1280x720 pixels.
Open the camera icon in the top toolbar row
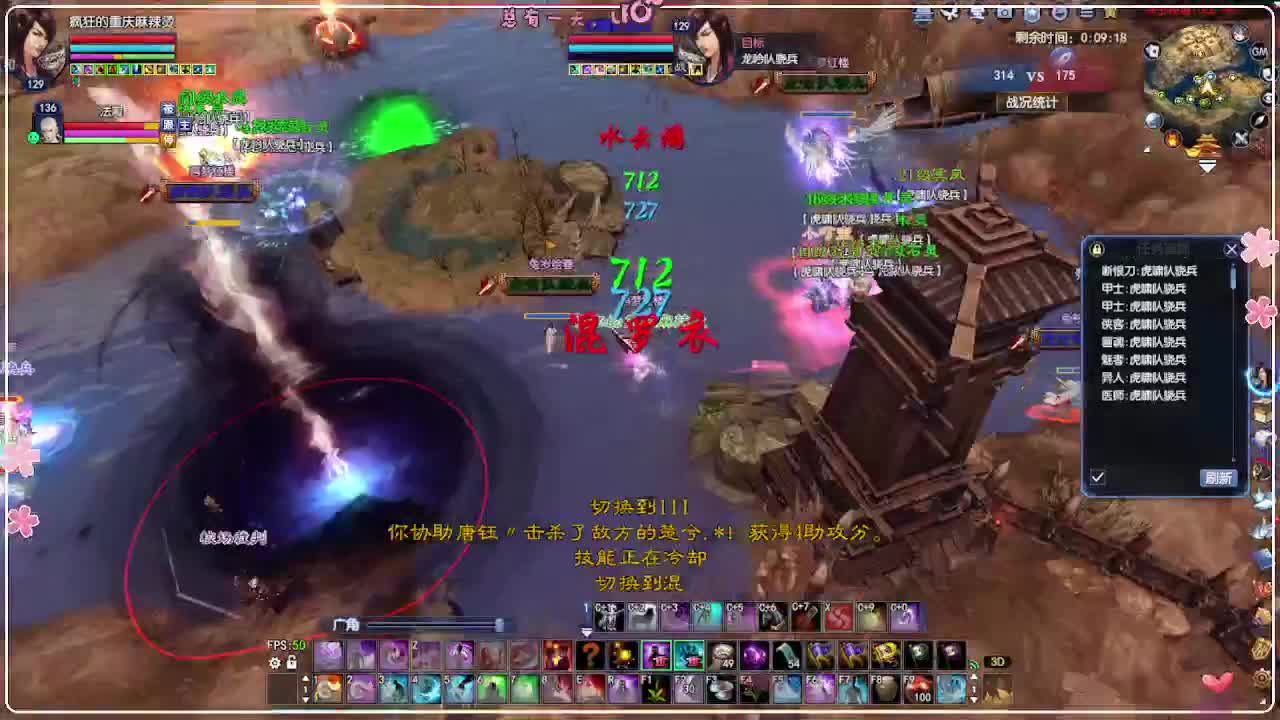pos(1006,14)
